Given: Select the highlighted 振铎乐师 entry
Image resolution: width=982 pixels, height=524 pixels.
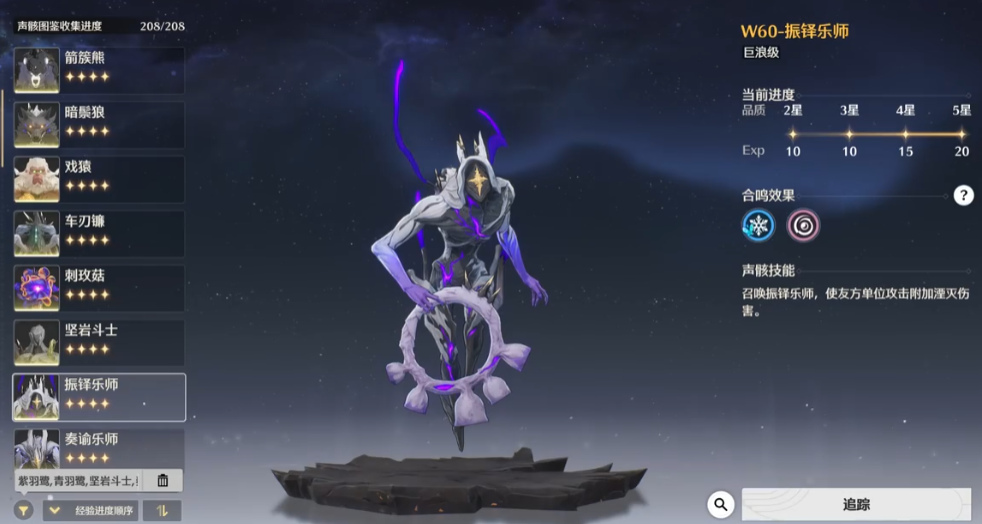Looking at the screenshot, I should [x=98, y=397].
